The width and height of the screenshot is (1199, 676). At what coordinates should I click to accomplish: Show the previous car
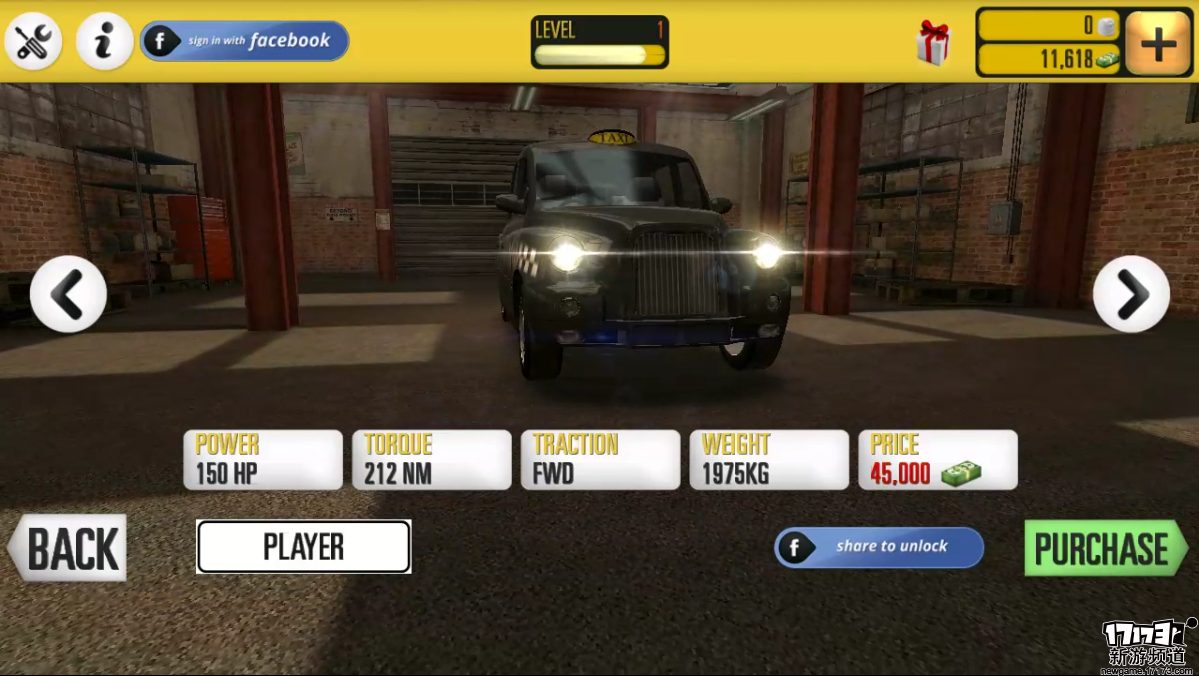pos(68,294)
